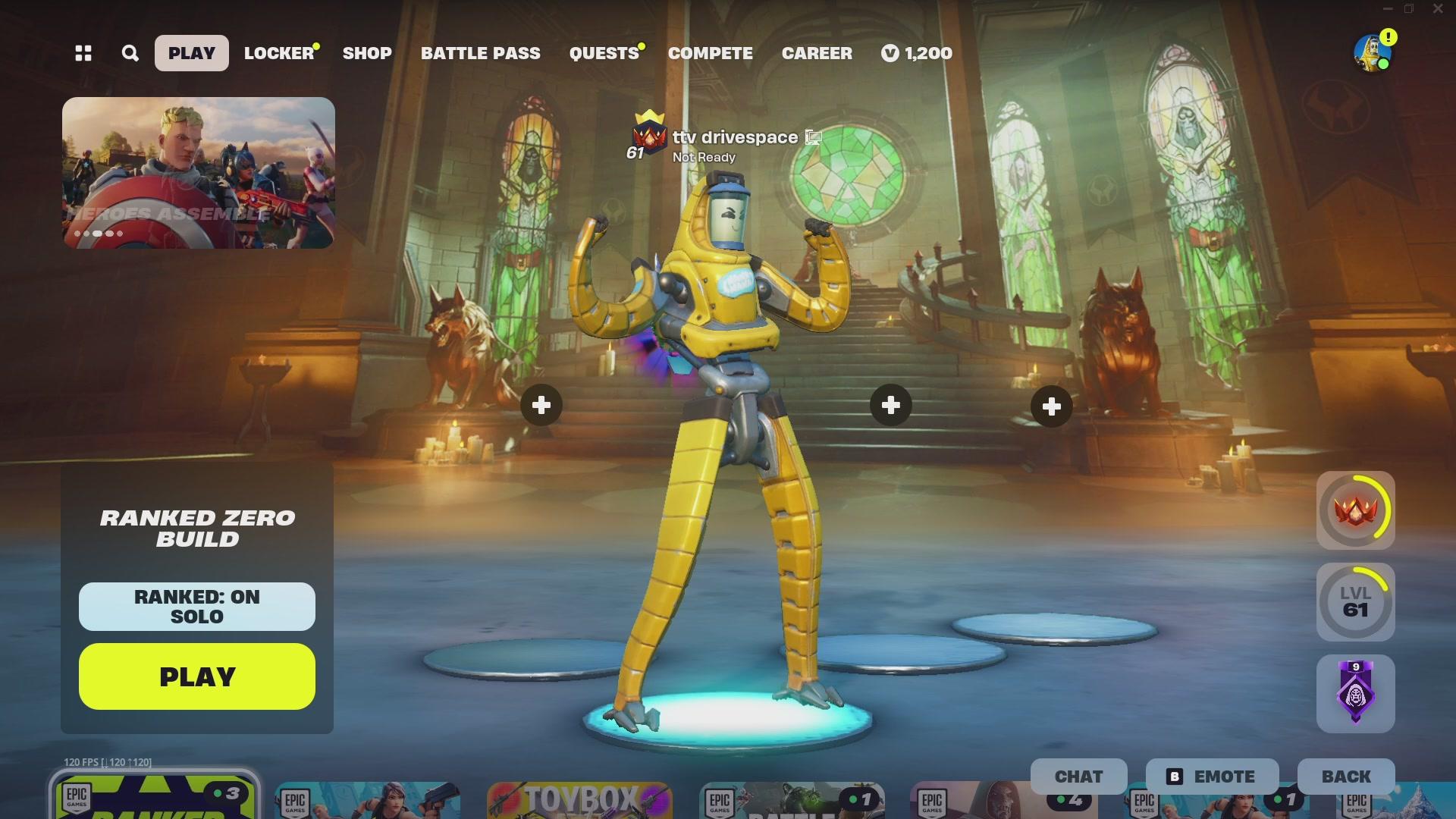The width and height of the screenshot is (1456, 819).
Task: Open the Career tab
Action: [x=817, y=53]
